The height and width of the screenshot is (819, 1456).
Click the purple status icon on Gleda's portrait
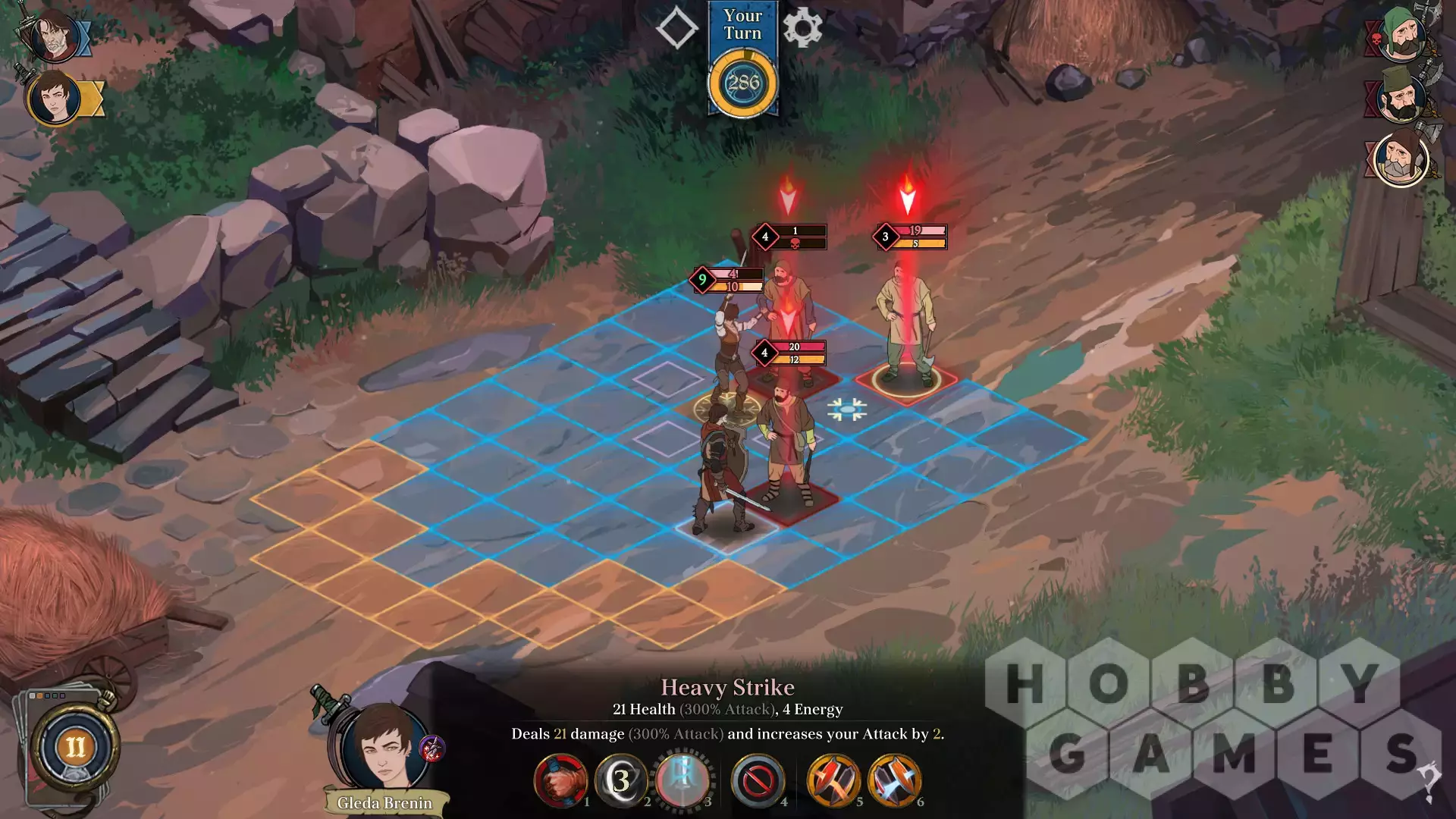[432, 749]
